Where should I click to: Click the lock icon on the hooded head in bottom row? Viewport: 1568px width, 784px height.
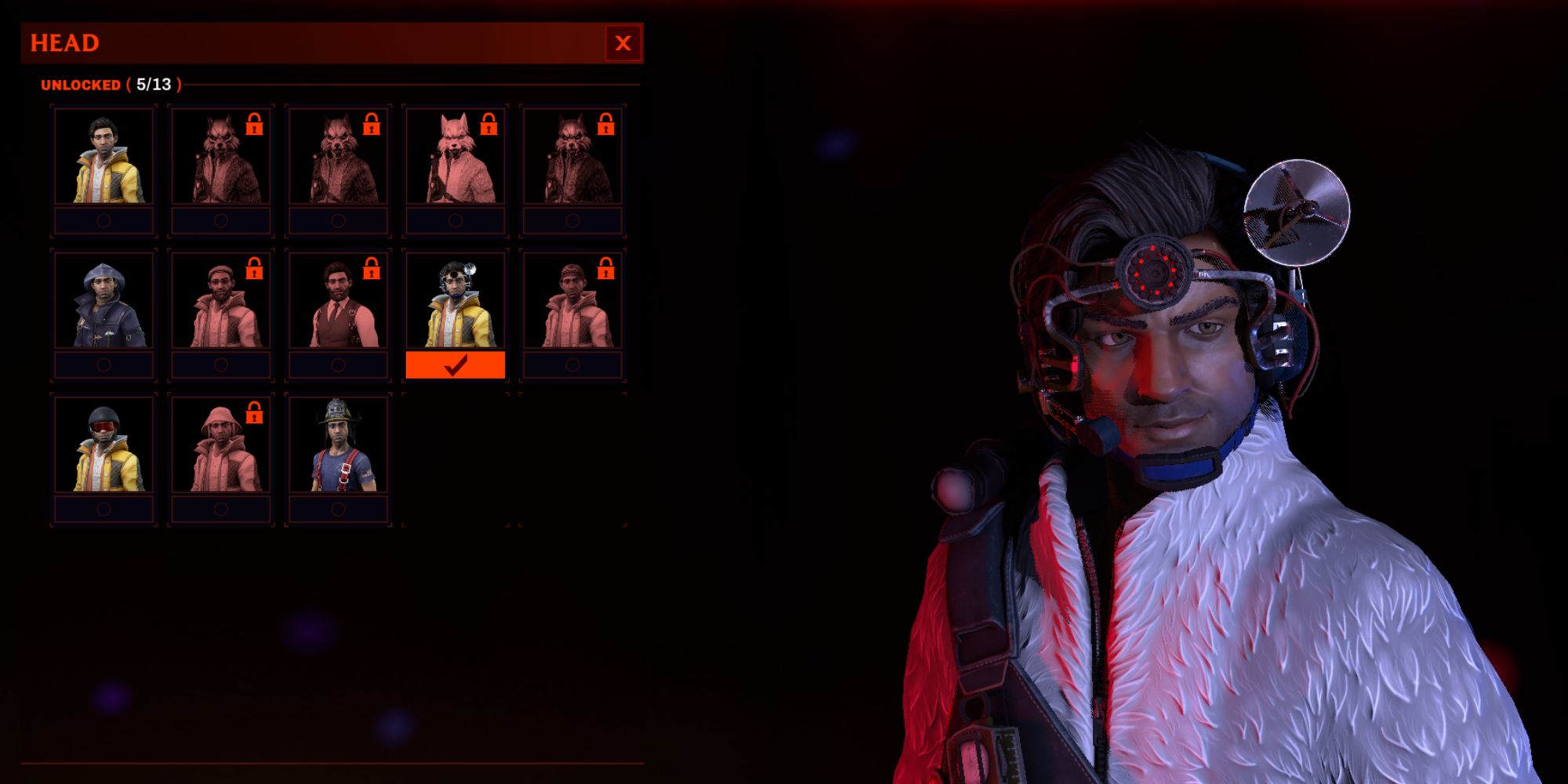pos(252,412)
